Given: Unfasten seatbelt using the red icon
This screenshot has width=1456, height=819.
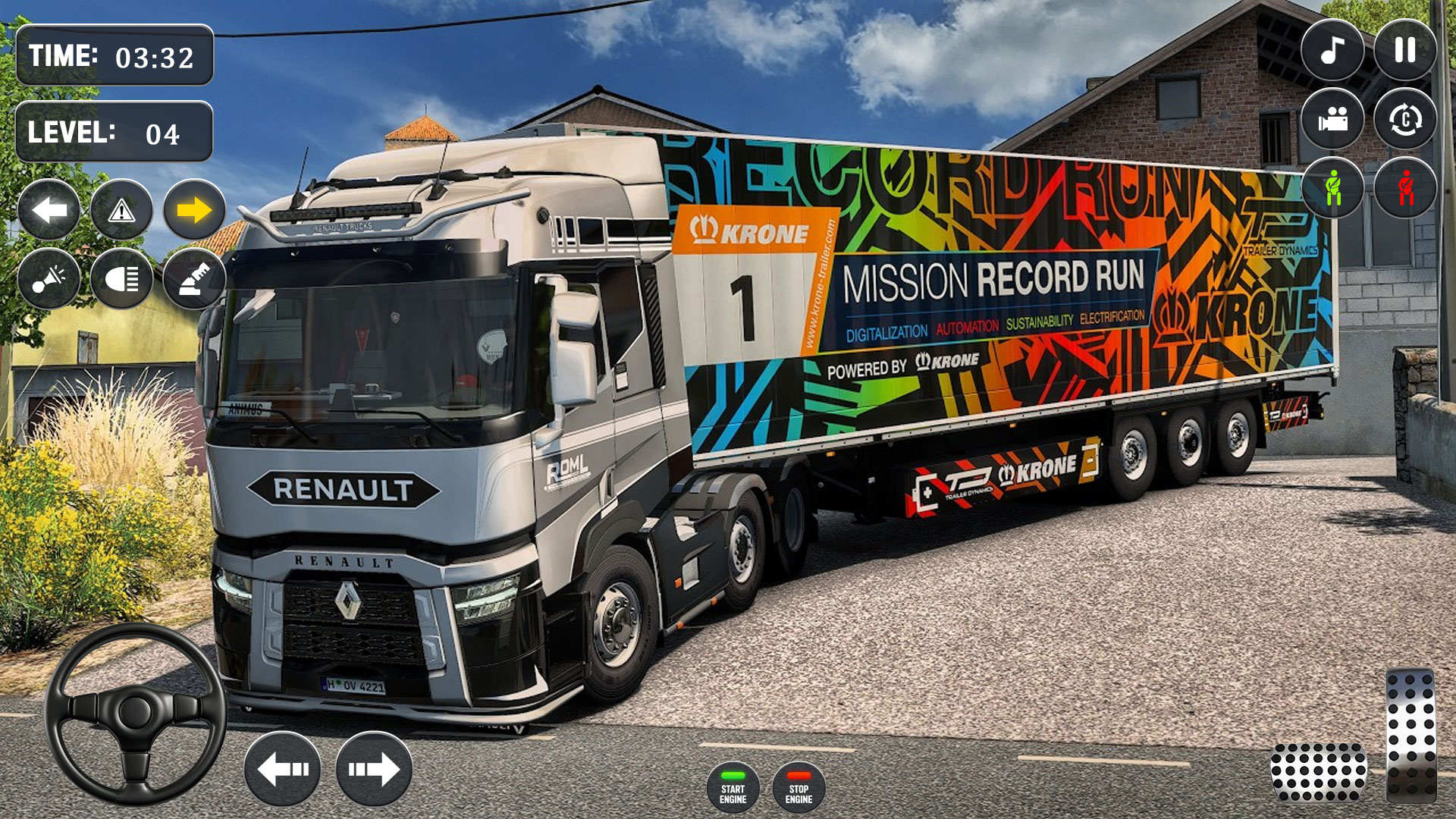Looking at the screenshot, I should click(x=1407, y=190).
